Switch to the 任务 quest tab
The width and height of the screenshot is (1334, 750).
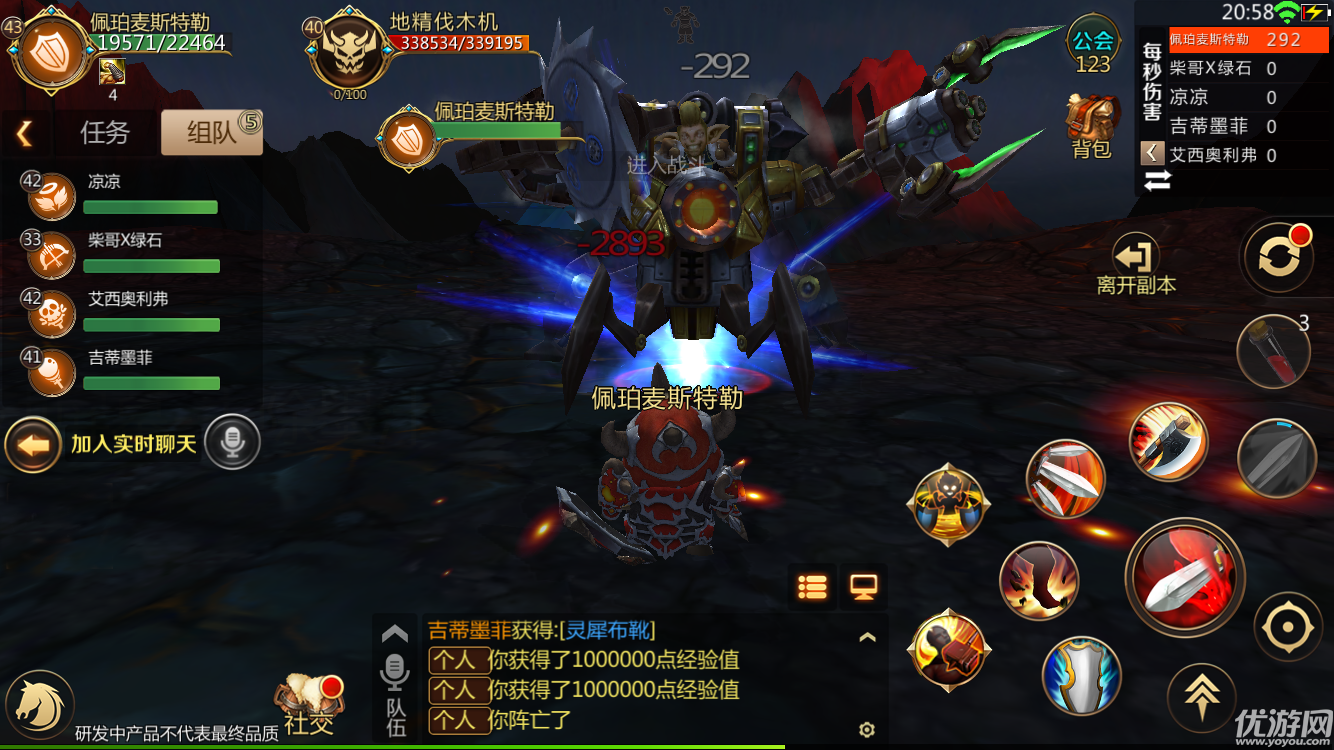pos(105,132)
